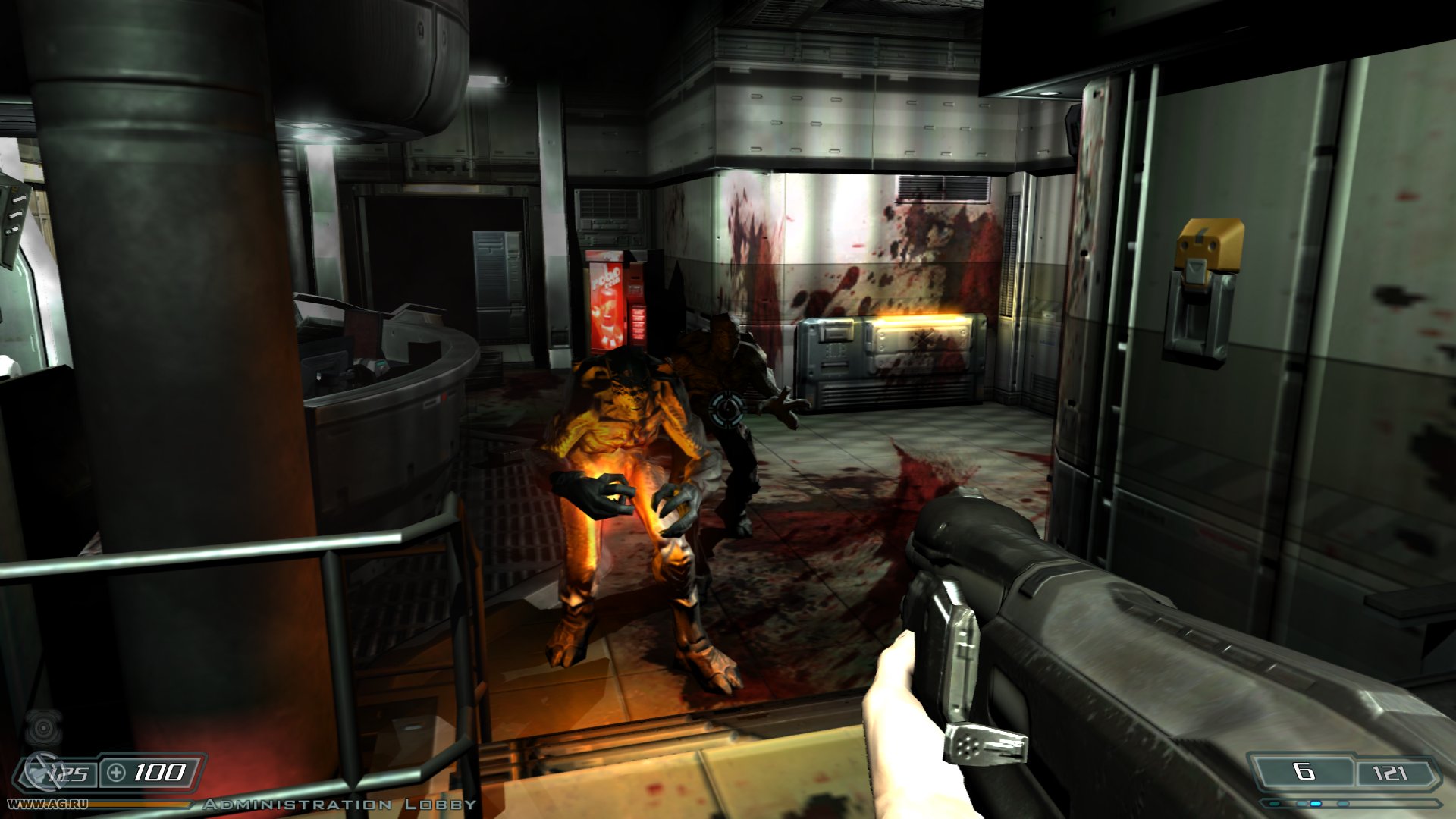Open the www.ag.ru watermark link
This screenshot has height=819, width=1456.
[x=48, y=803]
